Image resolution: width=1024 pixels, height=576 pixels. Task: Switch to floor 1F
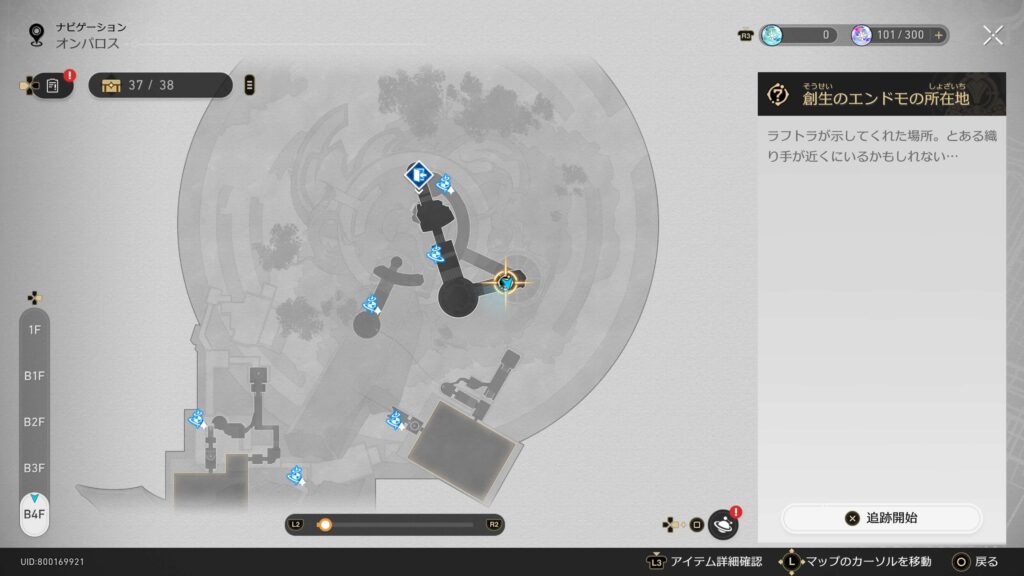click(35, 329)
